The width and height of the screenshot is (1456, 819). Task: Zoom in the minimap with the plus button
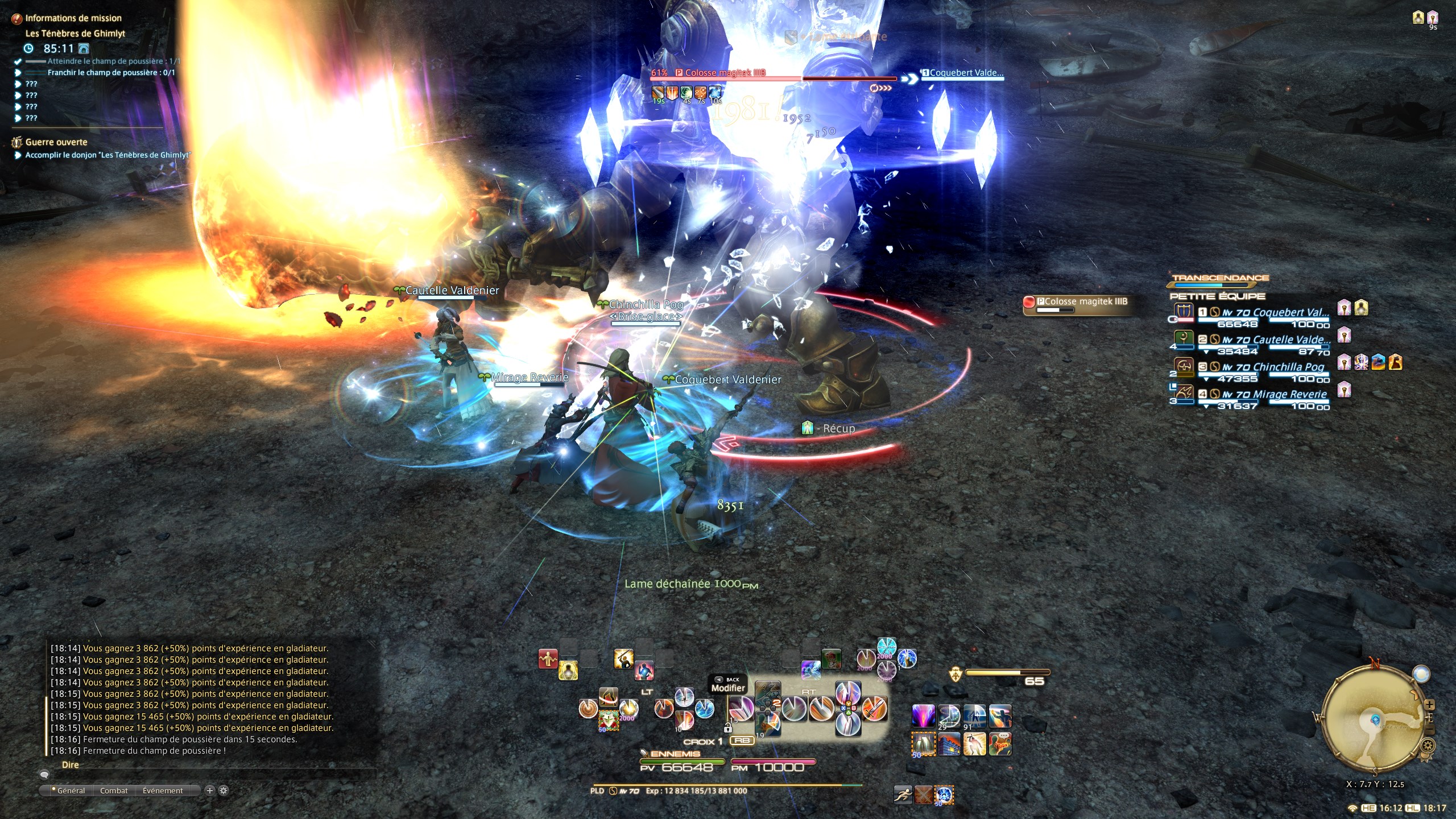(1430, 705)
